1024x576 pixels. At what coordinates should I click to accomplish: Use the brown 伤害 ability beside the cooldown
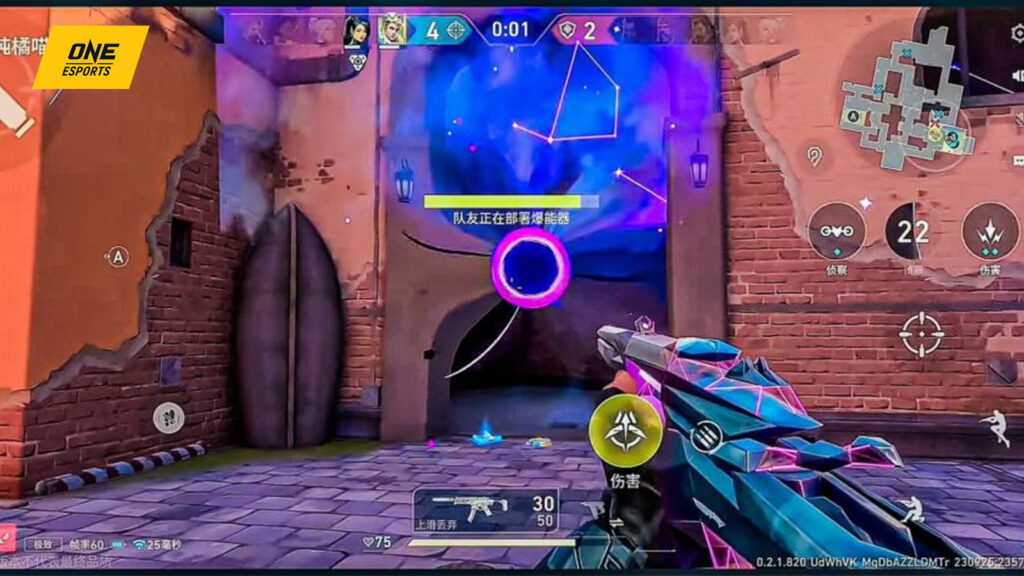989,232
